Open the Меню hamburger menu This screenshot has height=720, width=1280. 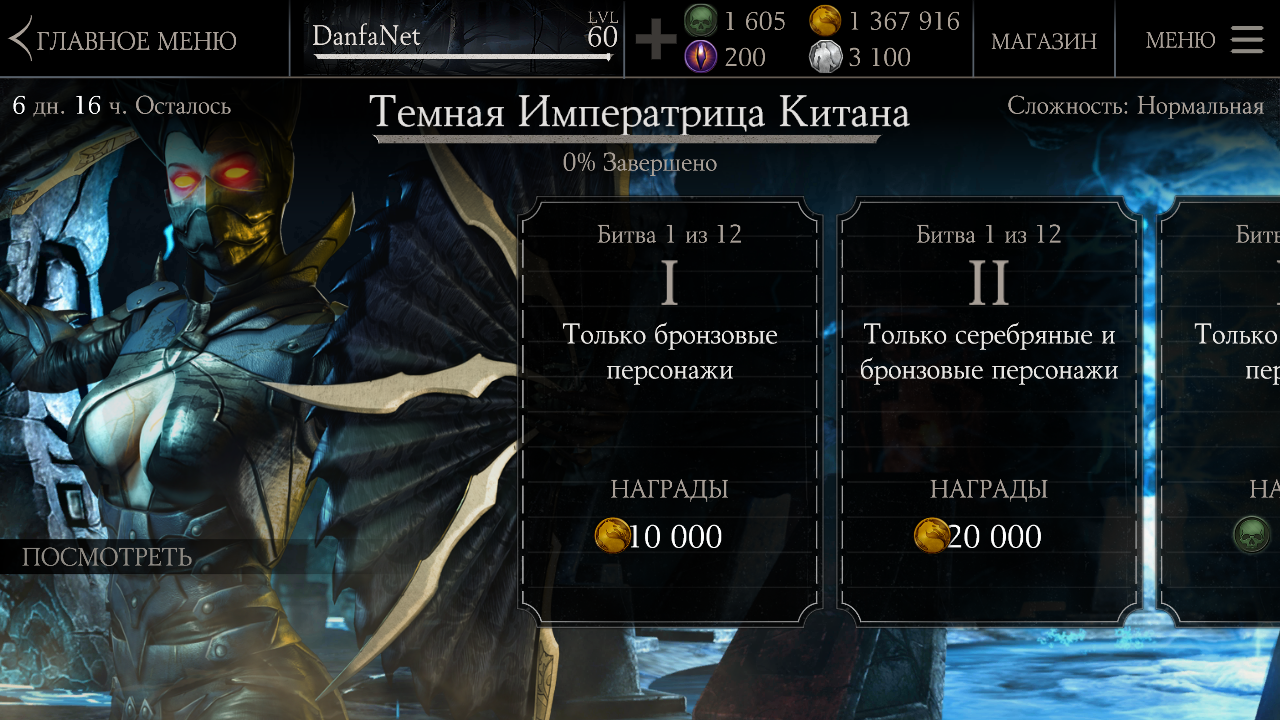(1204, 40)
